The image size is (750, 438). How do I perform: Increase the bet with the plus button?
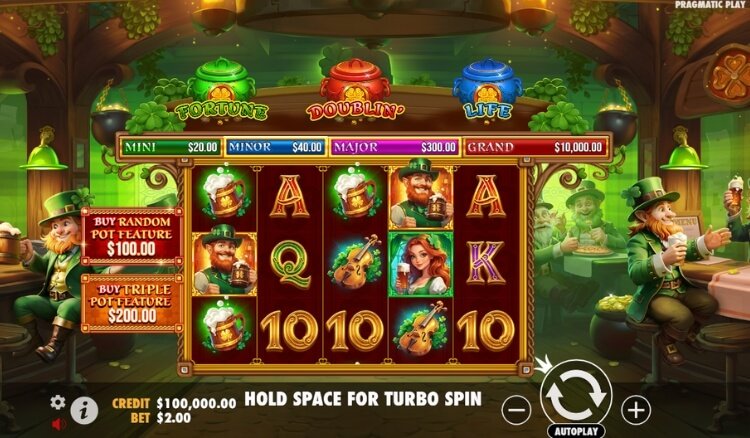pos(636,409)
